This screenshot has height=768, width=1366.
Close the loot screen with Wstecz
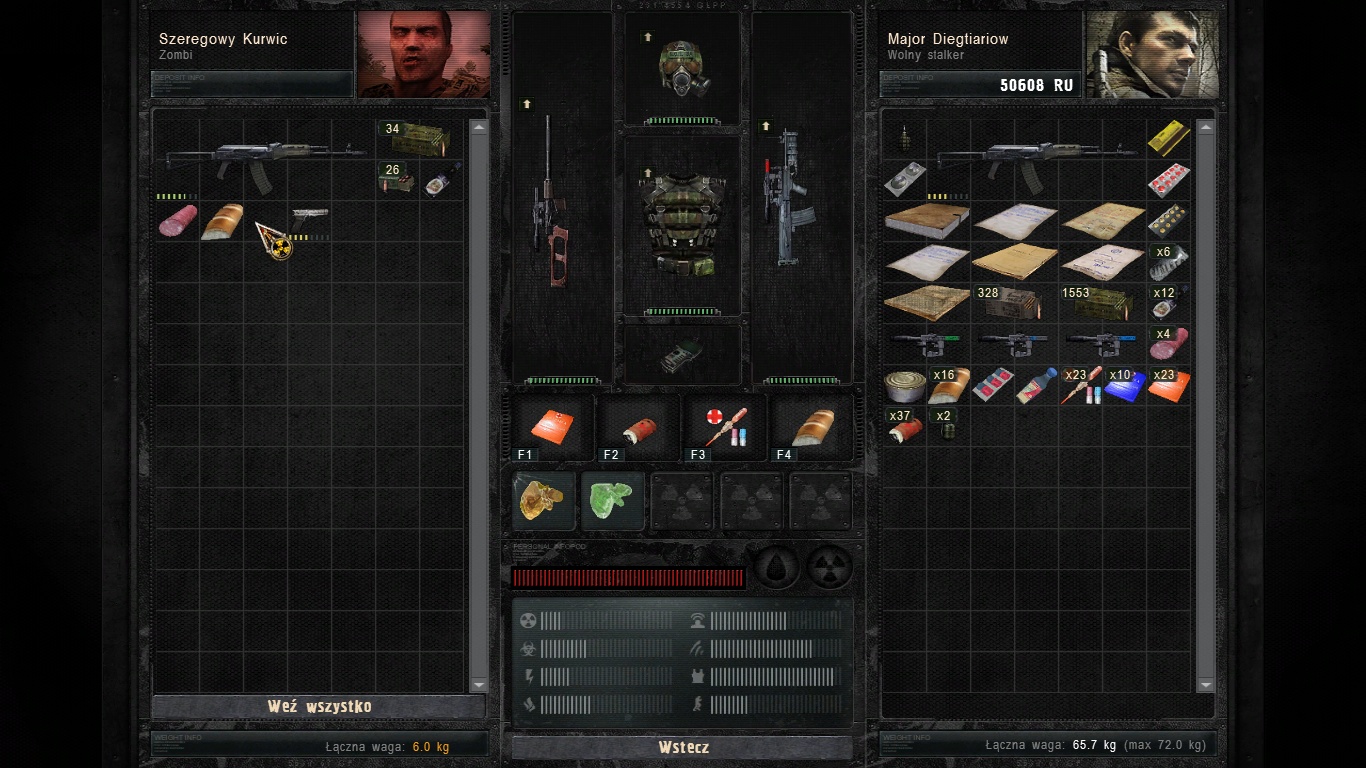(683, 747)
